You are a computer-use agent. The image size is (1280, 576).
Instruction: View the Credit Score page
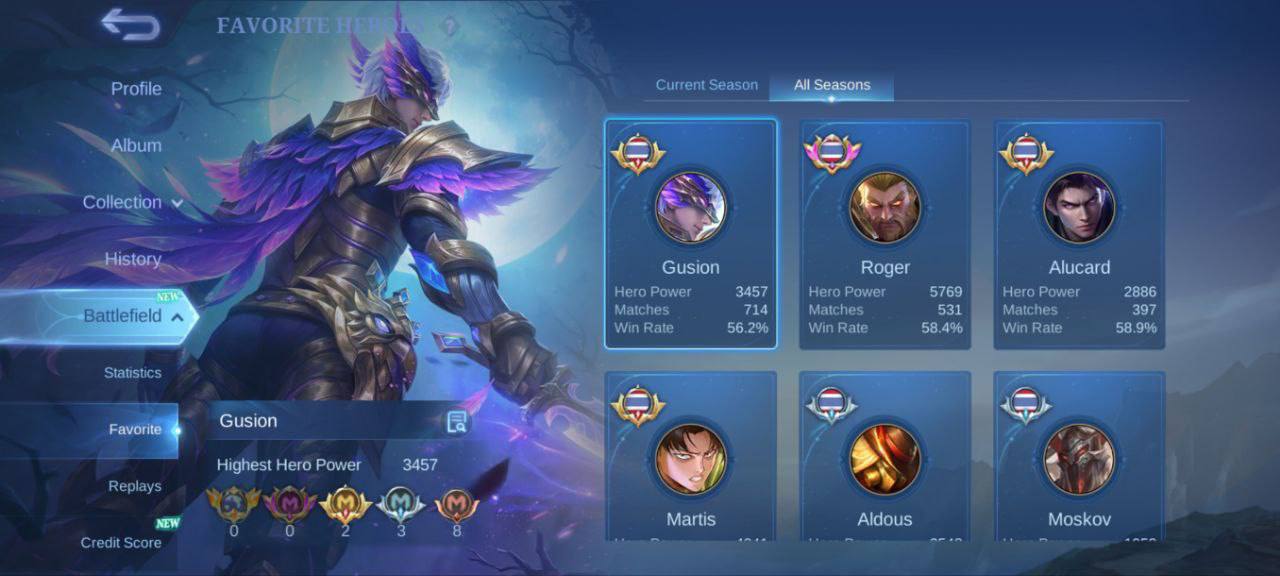coord(121,543)
